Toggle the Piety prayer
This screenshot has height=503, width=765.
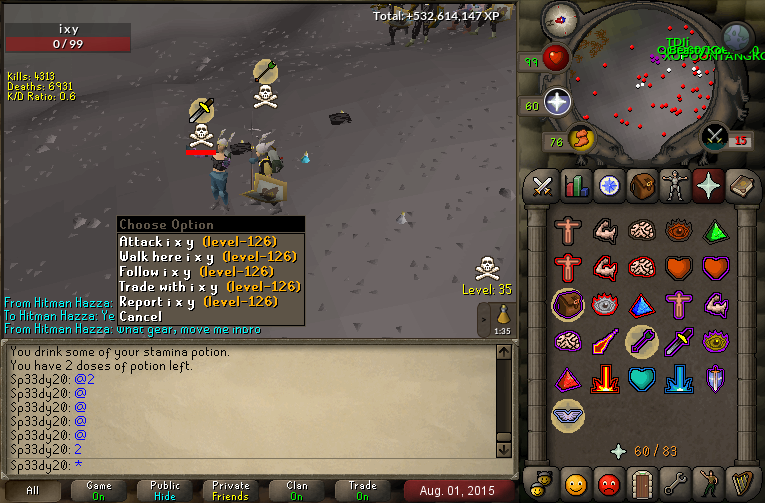point(567,412)
